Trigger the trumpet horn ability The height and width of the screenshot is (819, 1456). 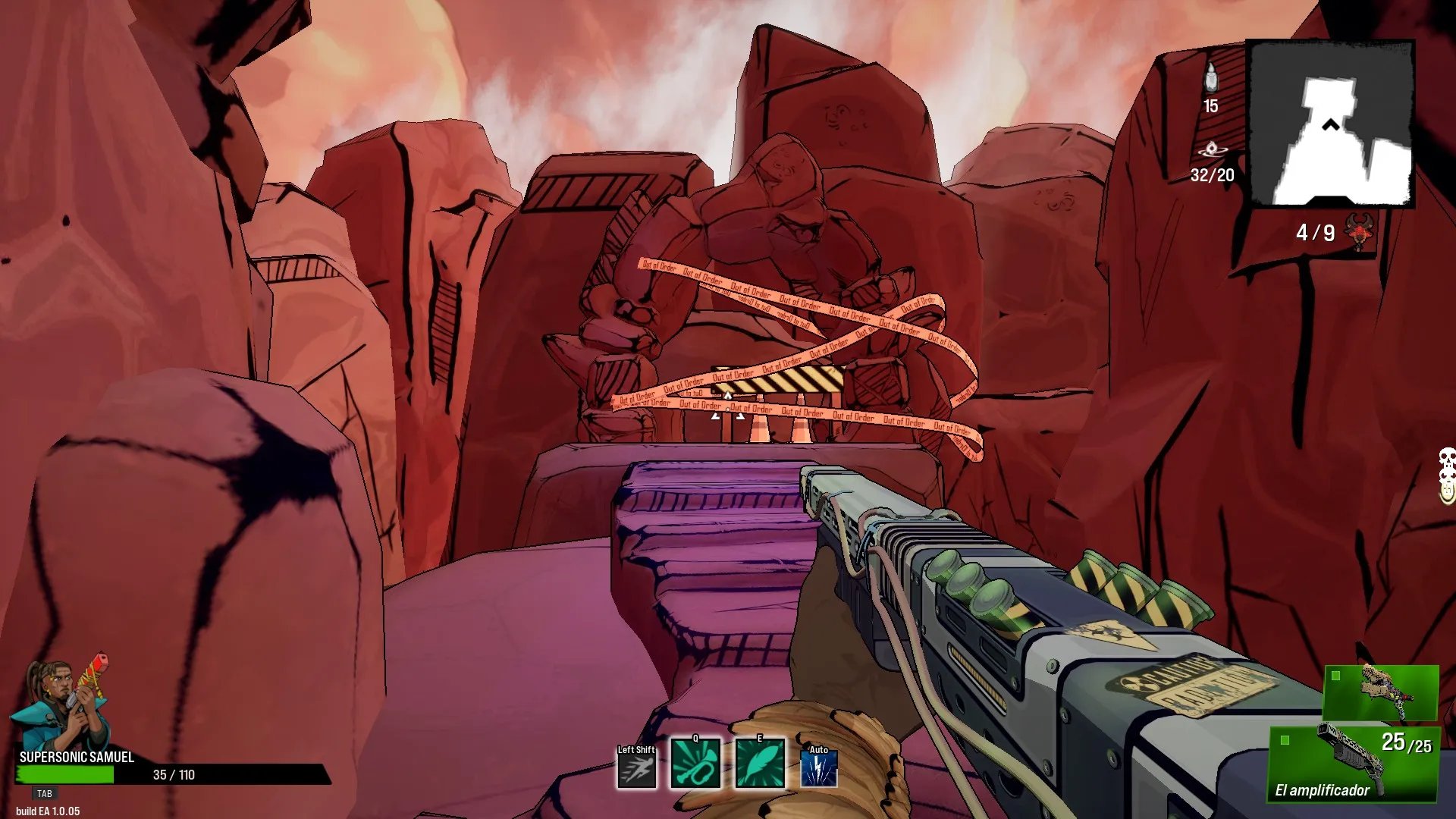coord(695,764)
